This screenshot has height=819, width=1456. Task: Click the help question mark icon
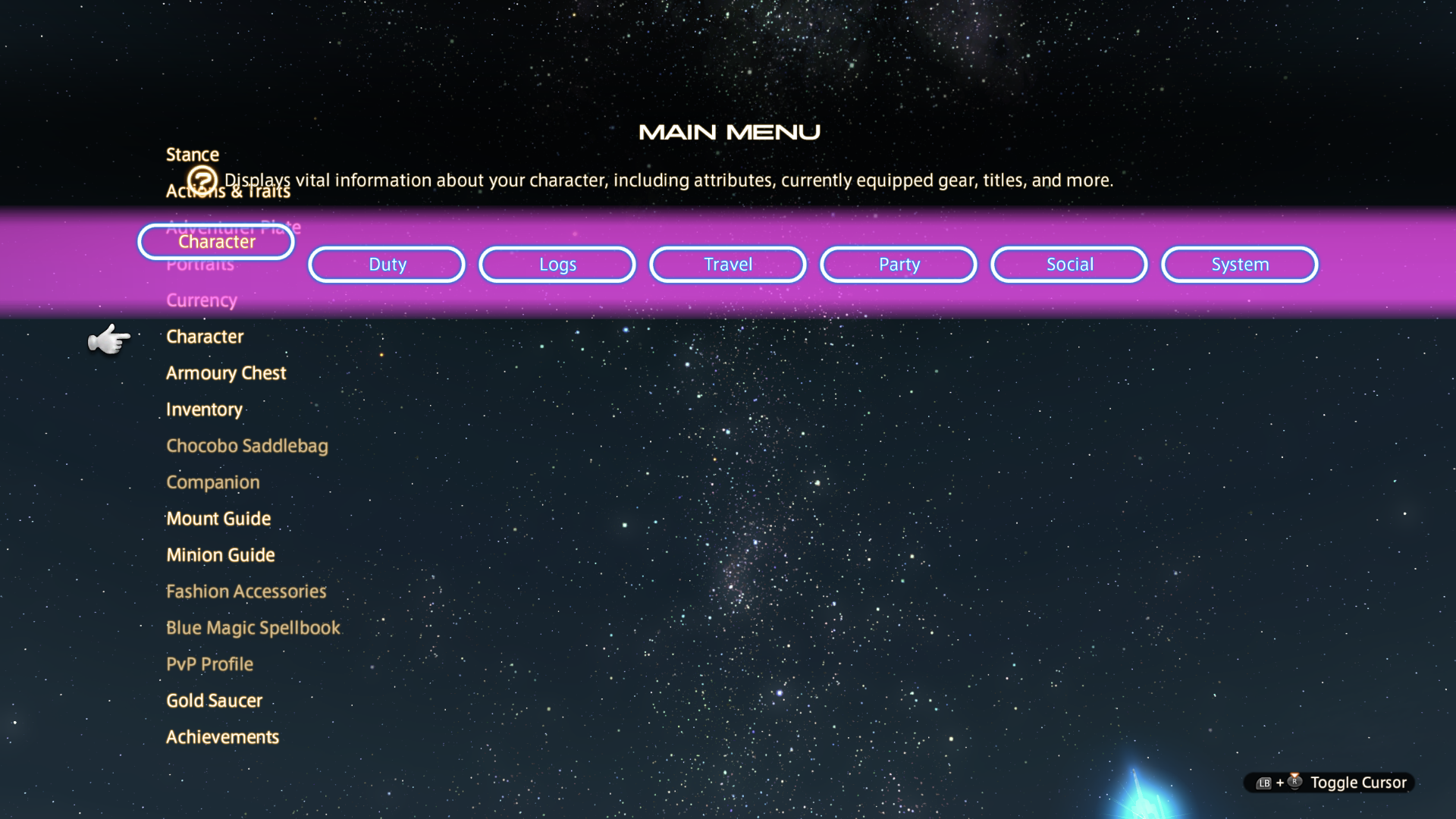tap(202, 179)
